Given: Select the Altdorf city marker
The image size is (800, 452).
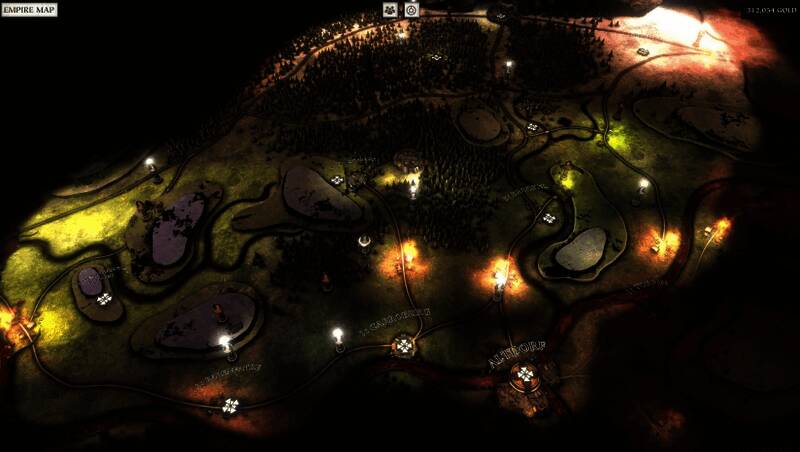Looking at the screenshot, I should pyautogui.click(x=524, y=375).
